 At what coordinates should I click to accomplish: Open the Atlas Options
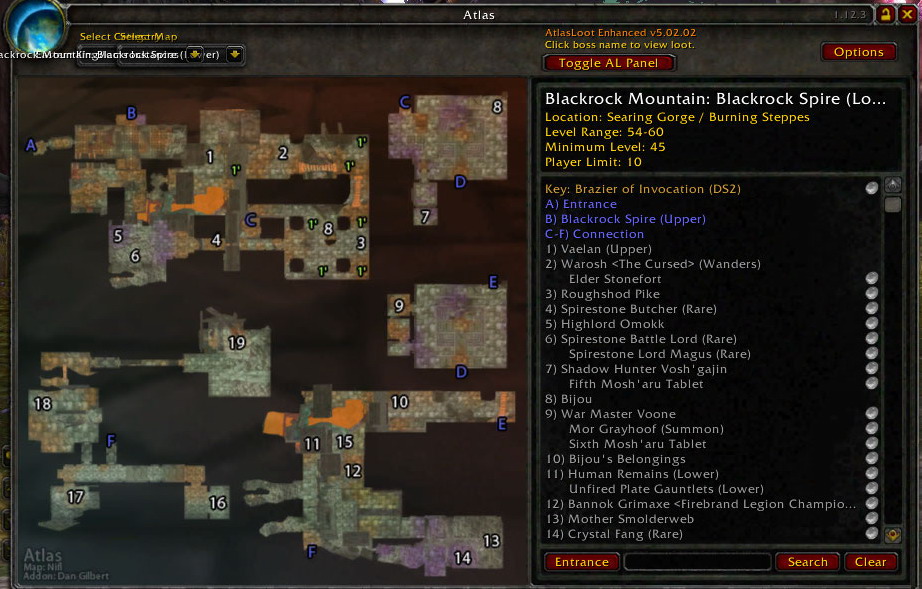click(858, 52)
